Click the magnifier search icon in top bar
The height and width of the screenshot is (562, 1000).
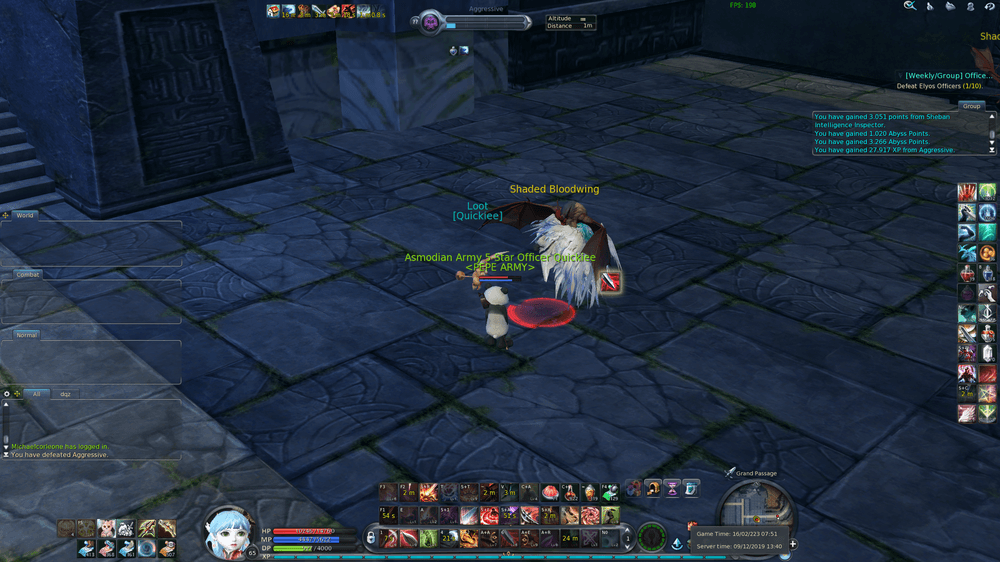[909, 6]
